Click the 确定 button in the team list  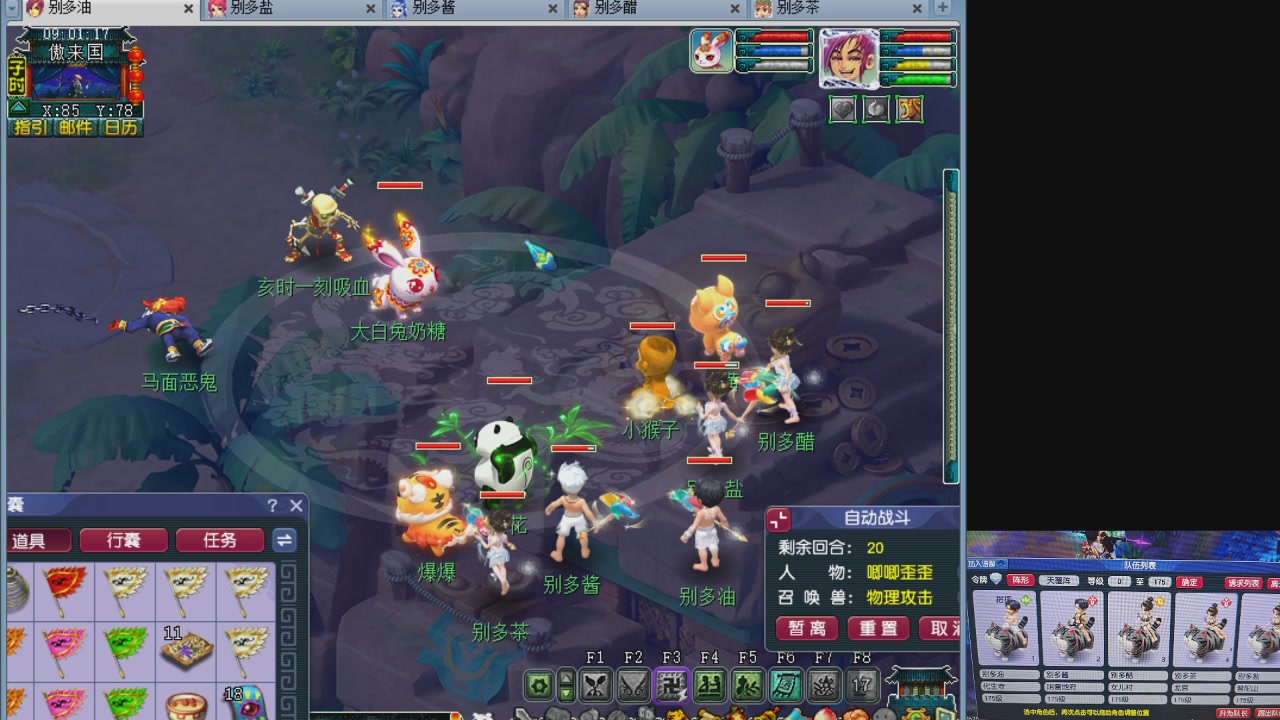(1189, 581)
